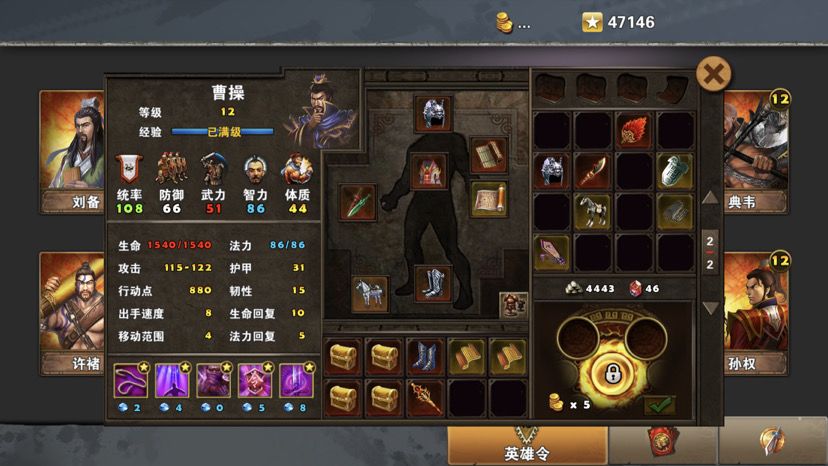Select the equipped green sword slot
This screenshot has width=828, height=466.
point(357,202)
